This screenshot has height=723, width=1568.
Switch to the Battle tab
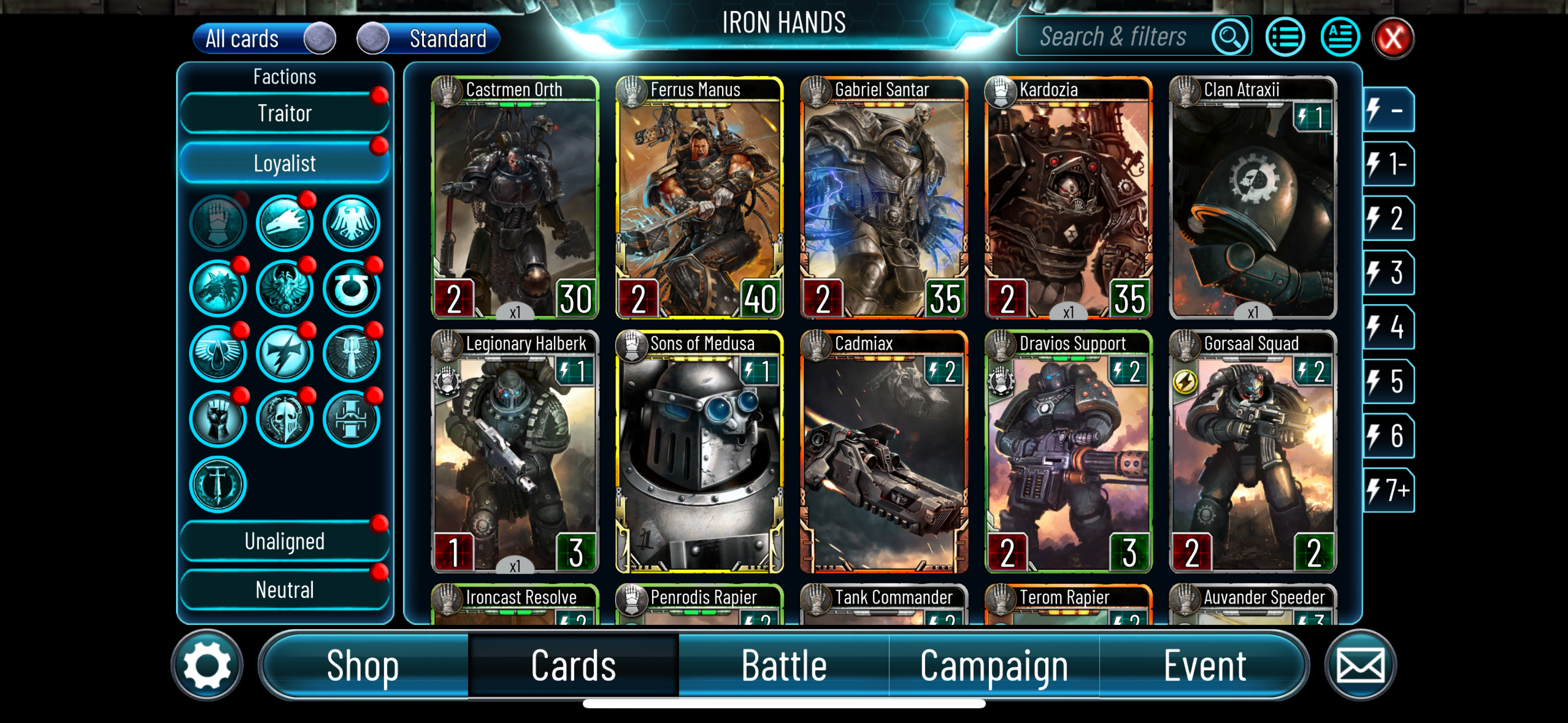783,665
